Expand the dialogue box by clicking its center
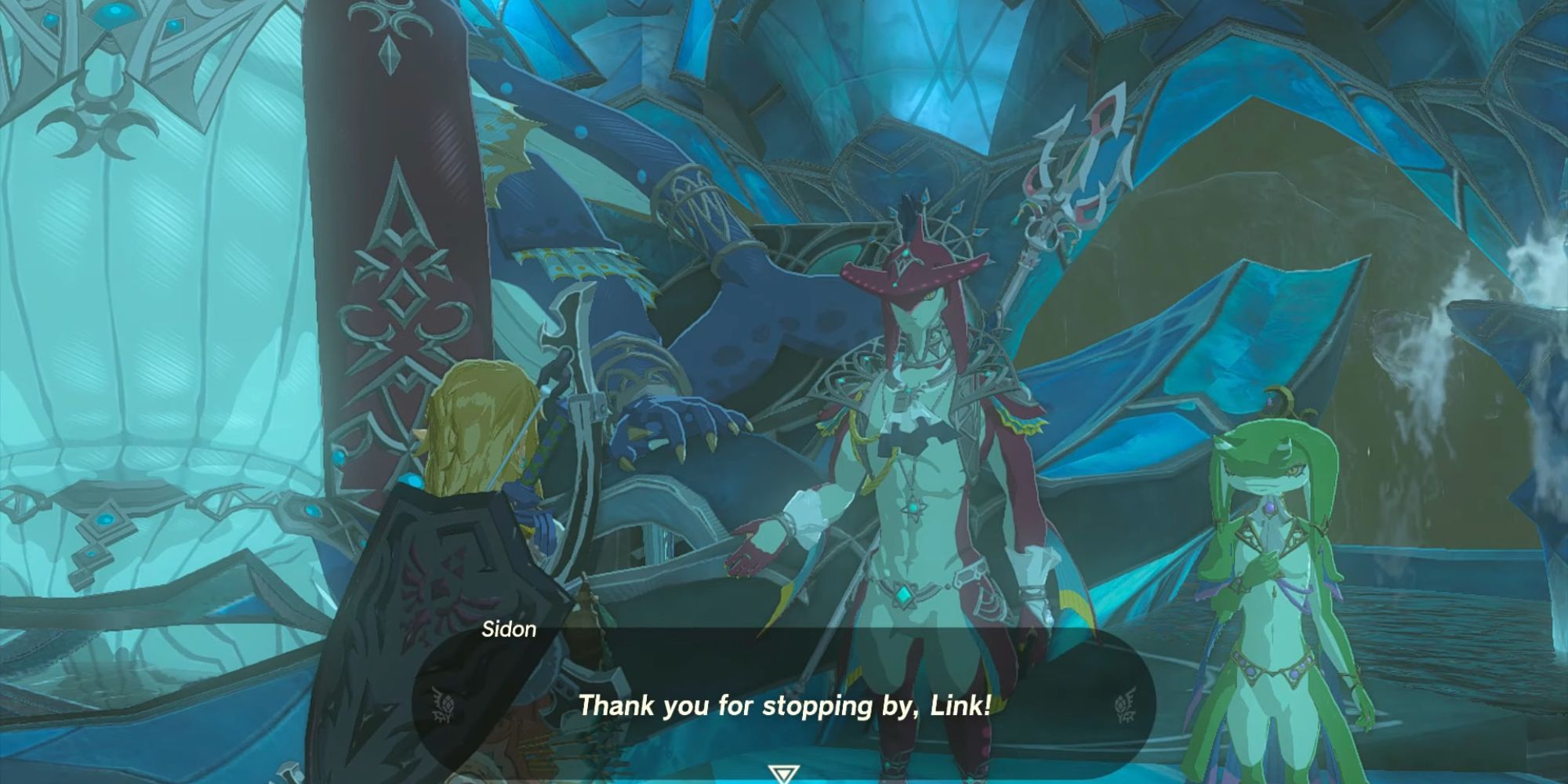This screenshot has width=1568, height=784. 784,690
